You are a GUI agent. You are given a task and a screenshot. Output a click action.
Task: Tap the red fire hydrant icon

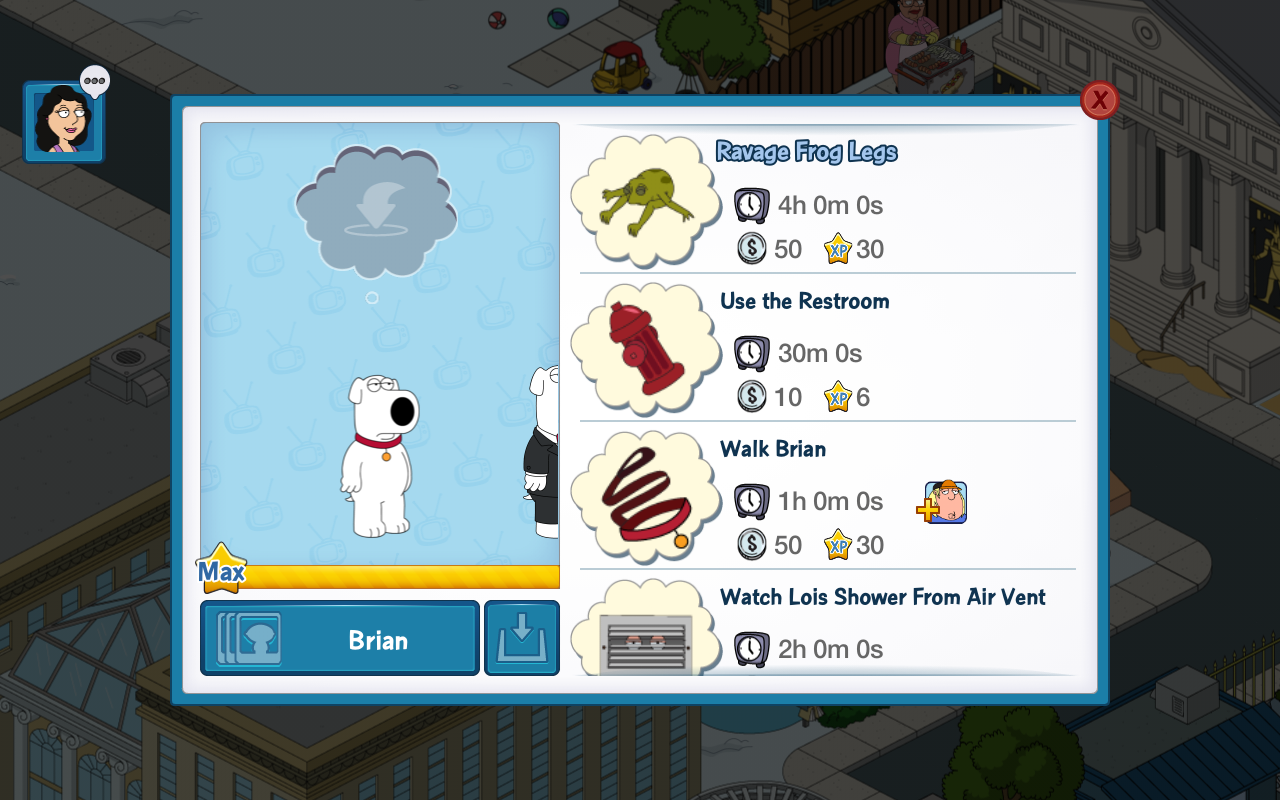646,347
